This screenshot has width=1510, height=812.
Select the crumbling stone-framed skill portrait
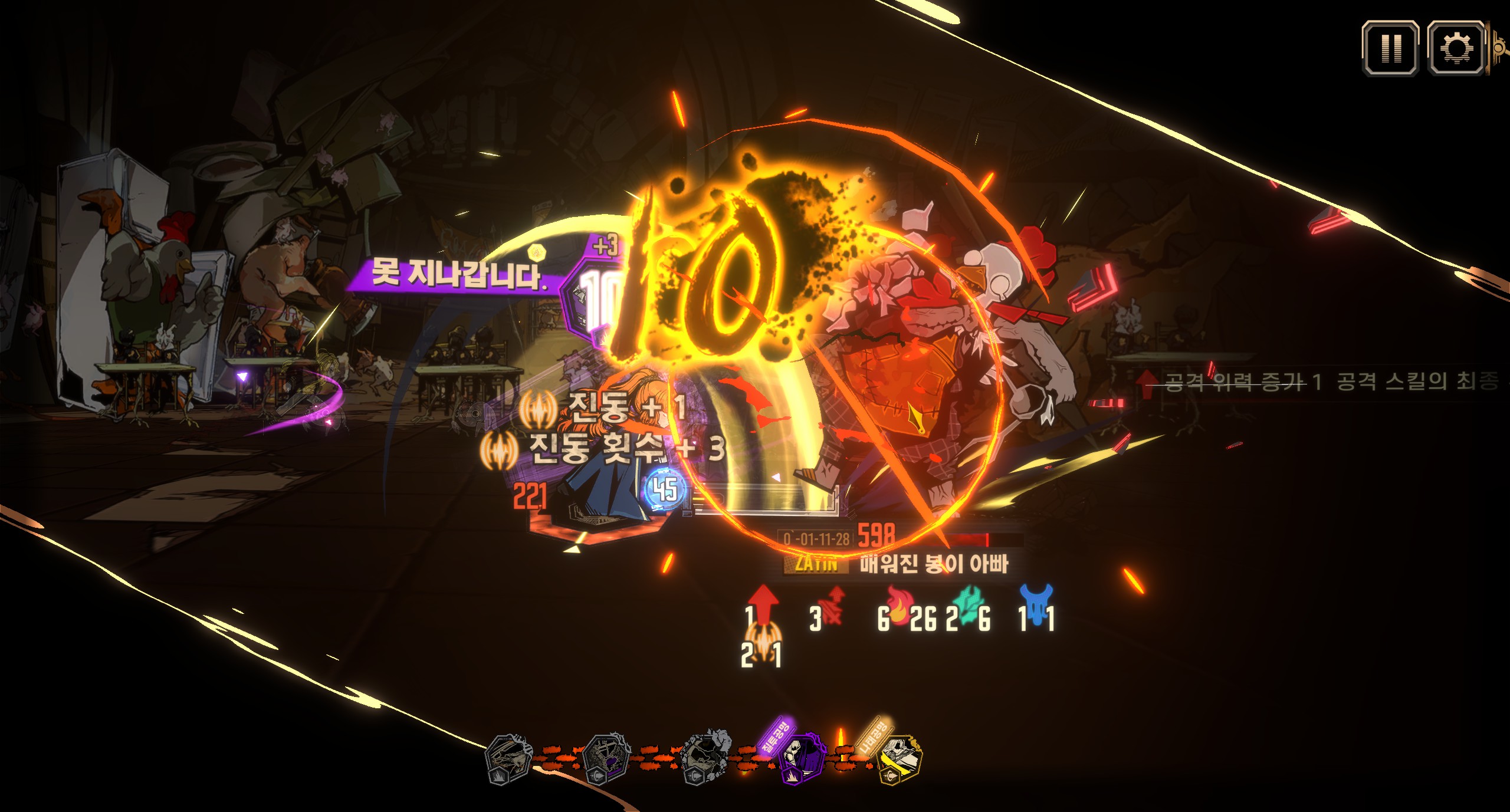(705, 760)
